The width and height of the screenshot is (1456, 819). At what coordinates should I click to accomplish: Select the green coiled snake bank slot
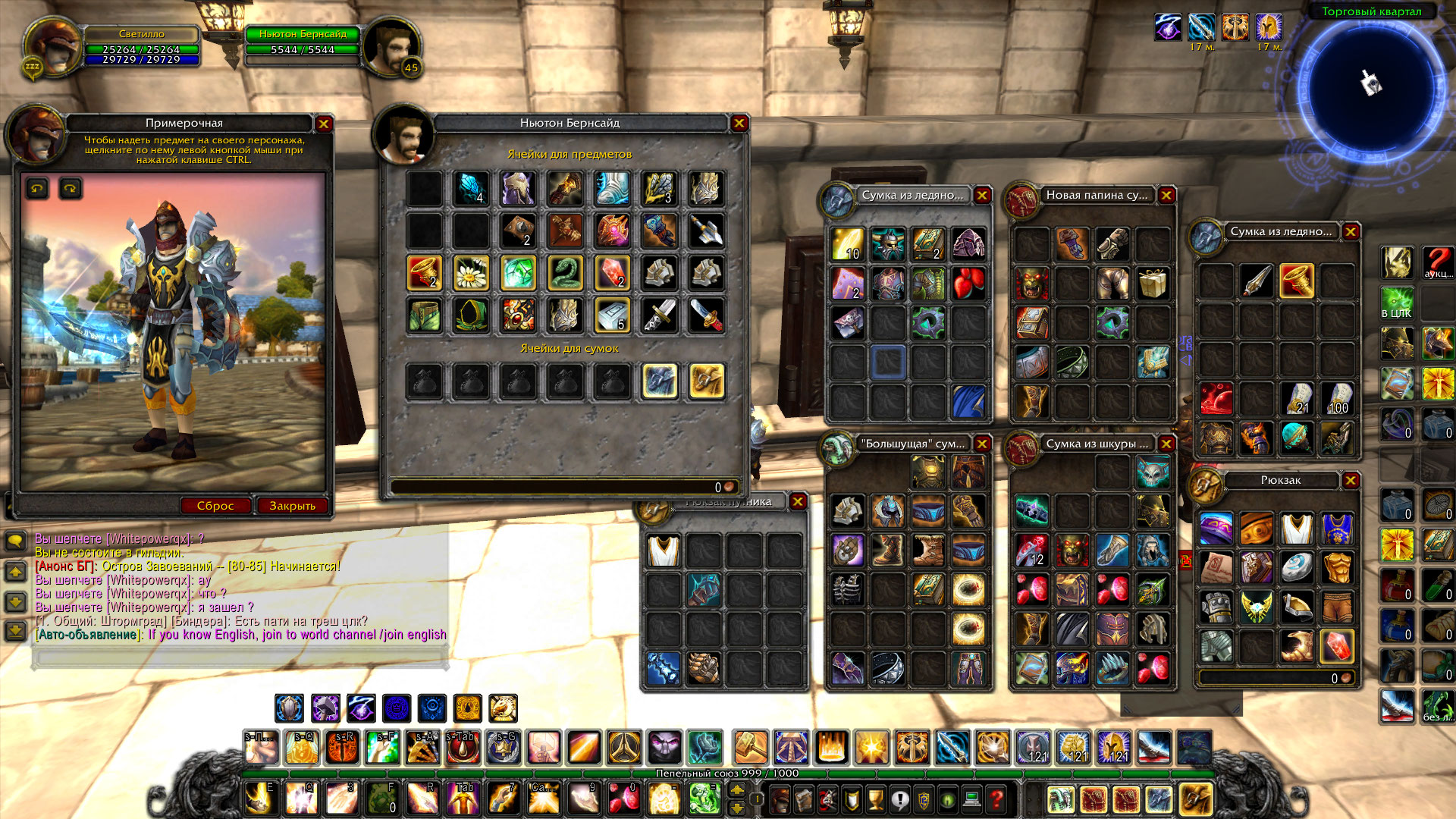565,273
